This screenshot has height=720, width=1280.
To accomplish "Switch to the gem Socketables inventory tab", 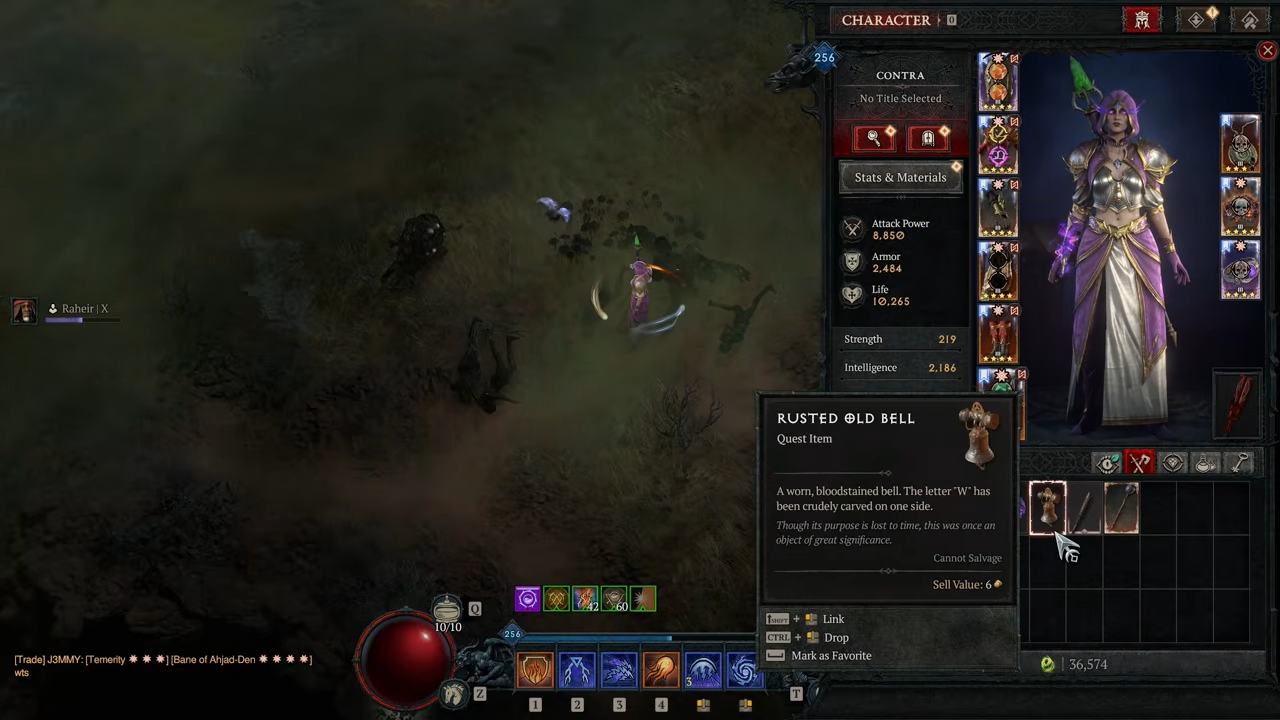I will (x=1173, y=463).
